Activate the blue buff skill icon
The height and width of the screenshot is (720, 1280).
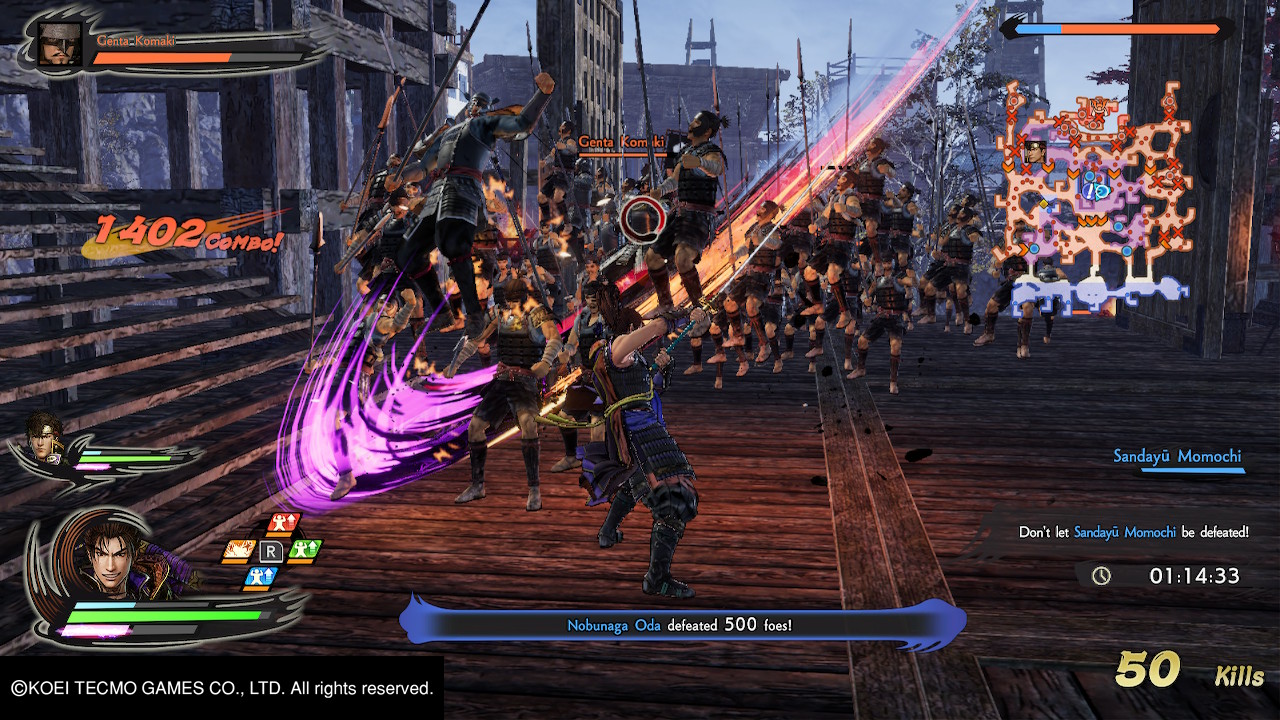pos(261,577)
